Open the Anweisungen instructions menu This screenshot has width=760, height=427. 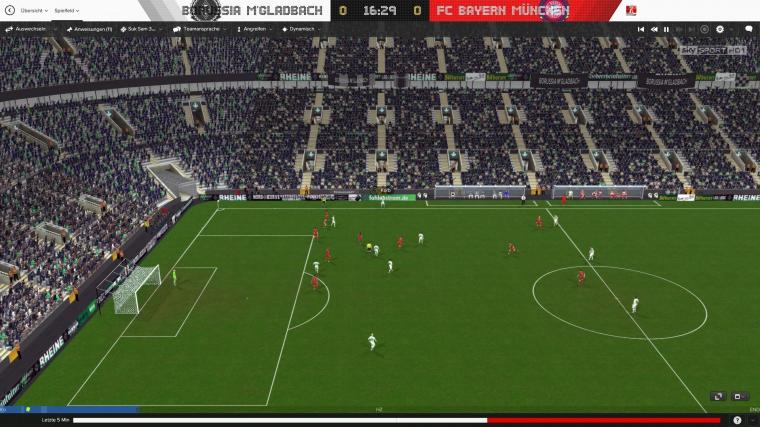pos(91,29)
